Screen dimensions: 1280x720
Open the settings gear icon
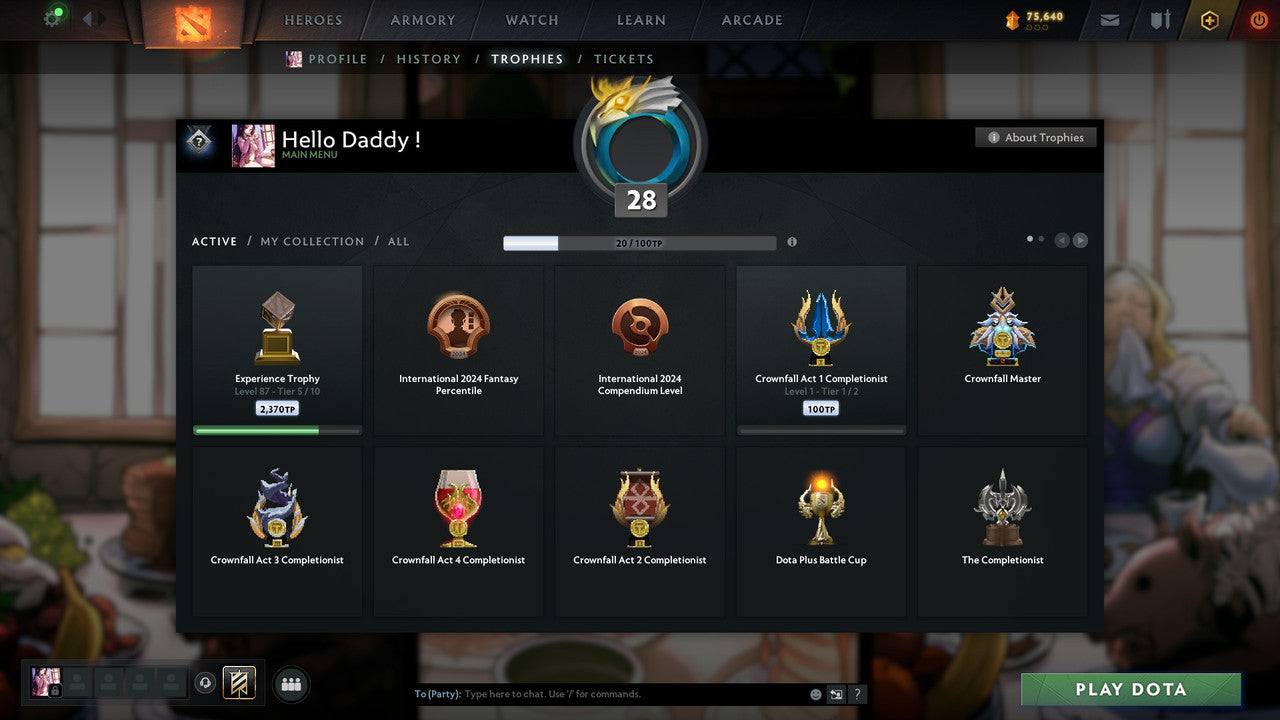pos(53,19)
